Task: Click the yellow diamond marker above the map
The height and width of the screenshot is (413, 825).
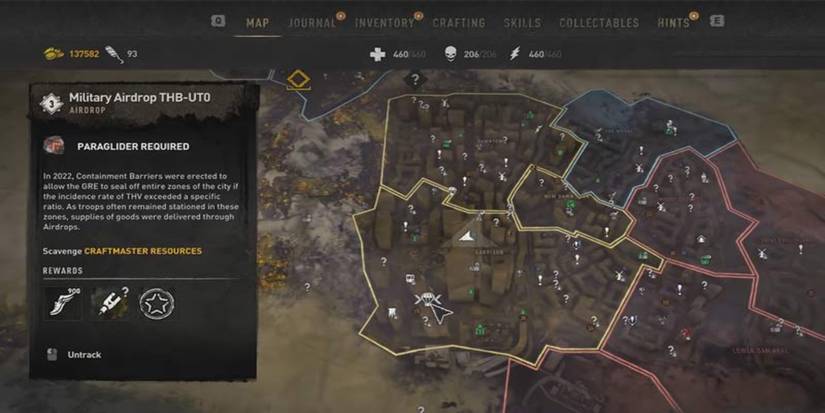Action: [x=297, y=78]
